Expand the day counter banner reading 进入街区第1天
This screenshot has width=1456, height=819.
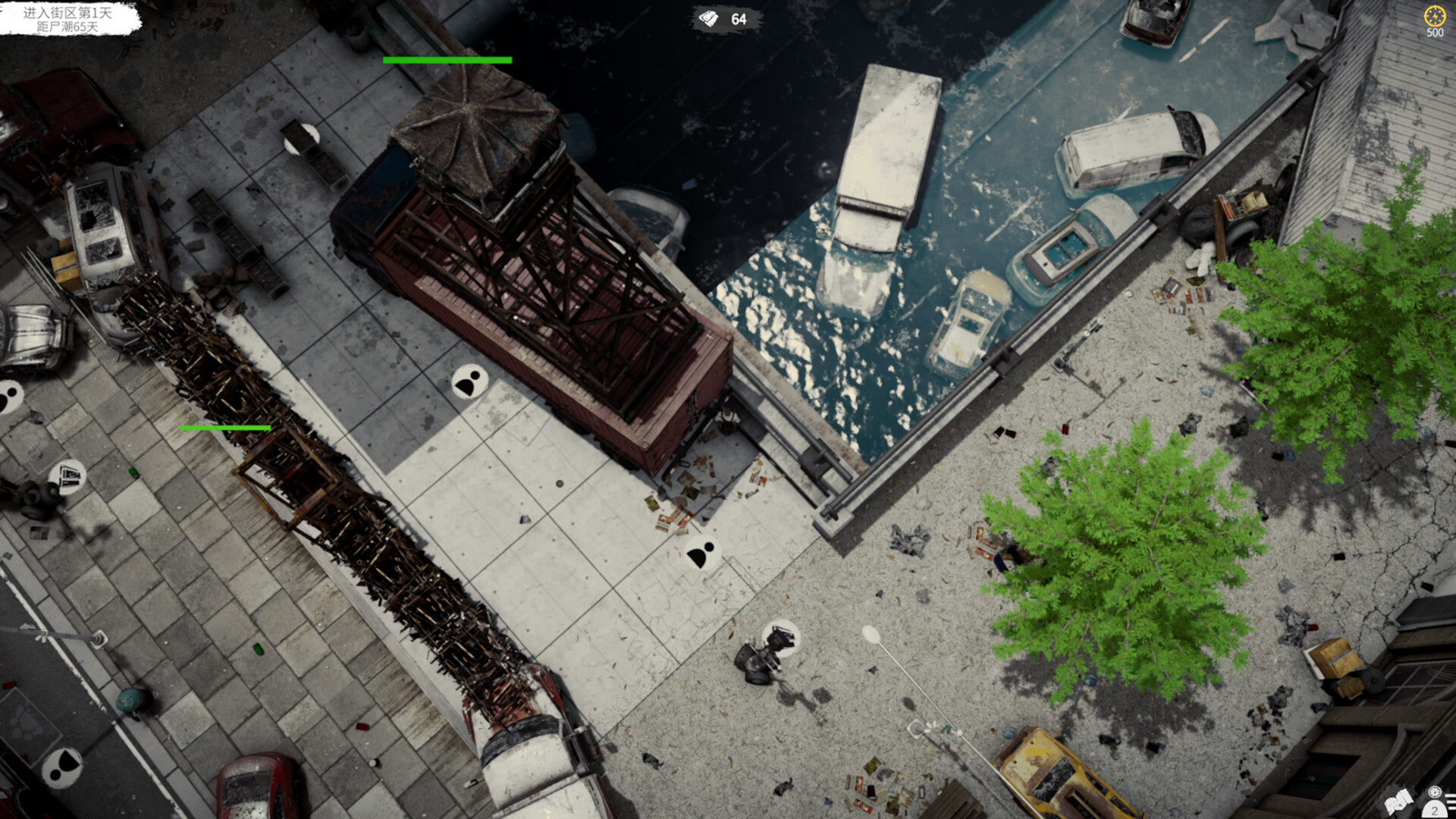[65, 13]
